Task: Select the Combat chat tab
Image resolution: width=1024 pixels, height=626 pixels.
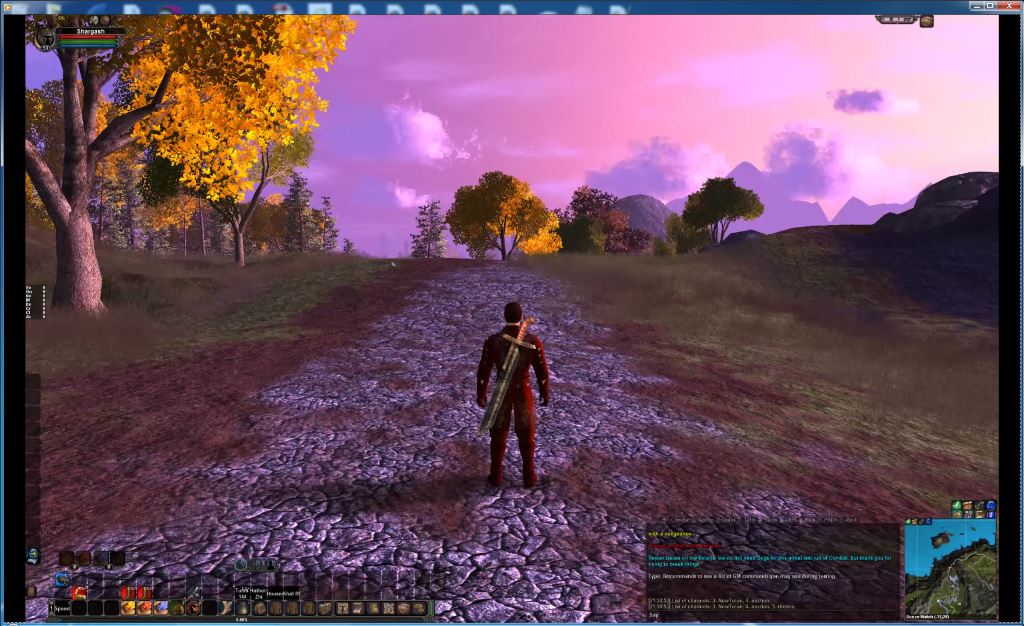Action: pos(678,520)
